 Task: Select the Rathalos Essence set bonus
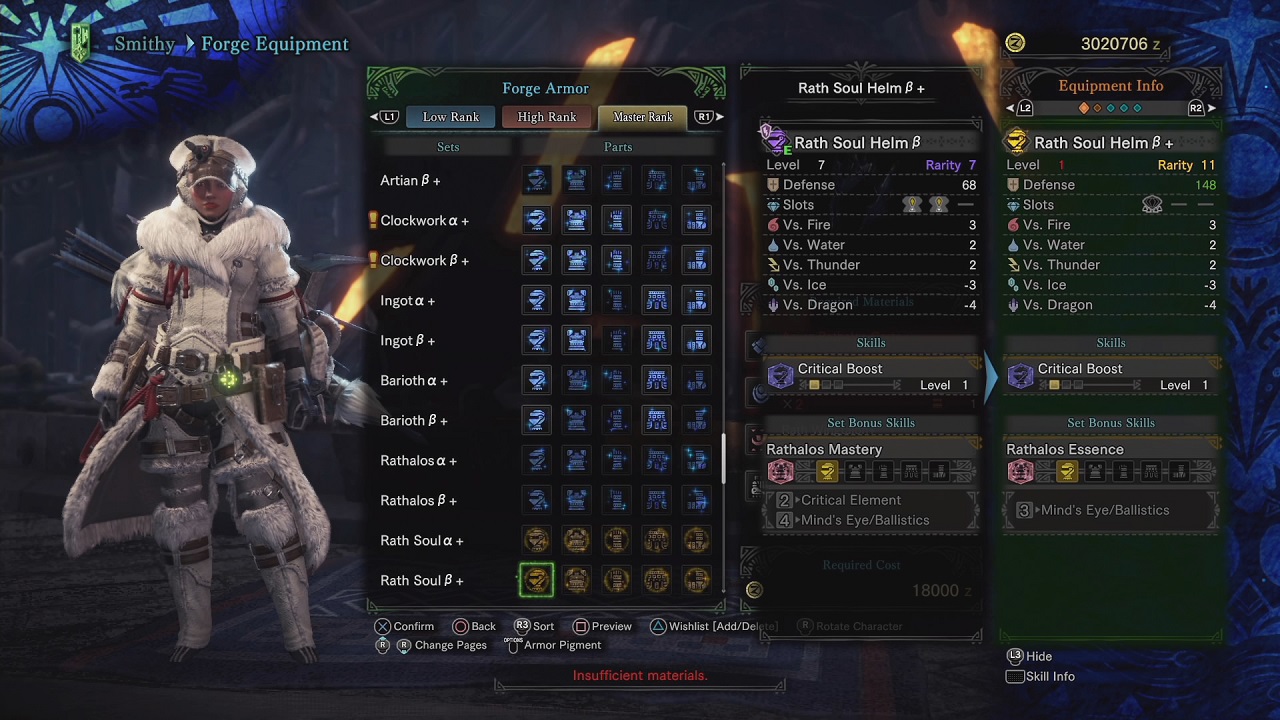[1065, 450]
